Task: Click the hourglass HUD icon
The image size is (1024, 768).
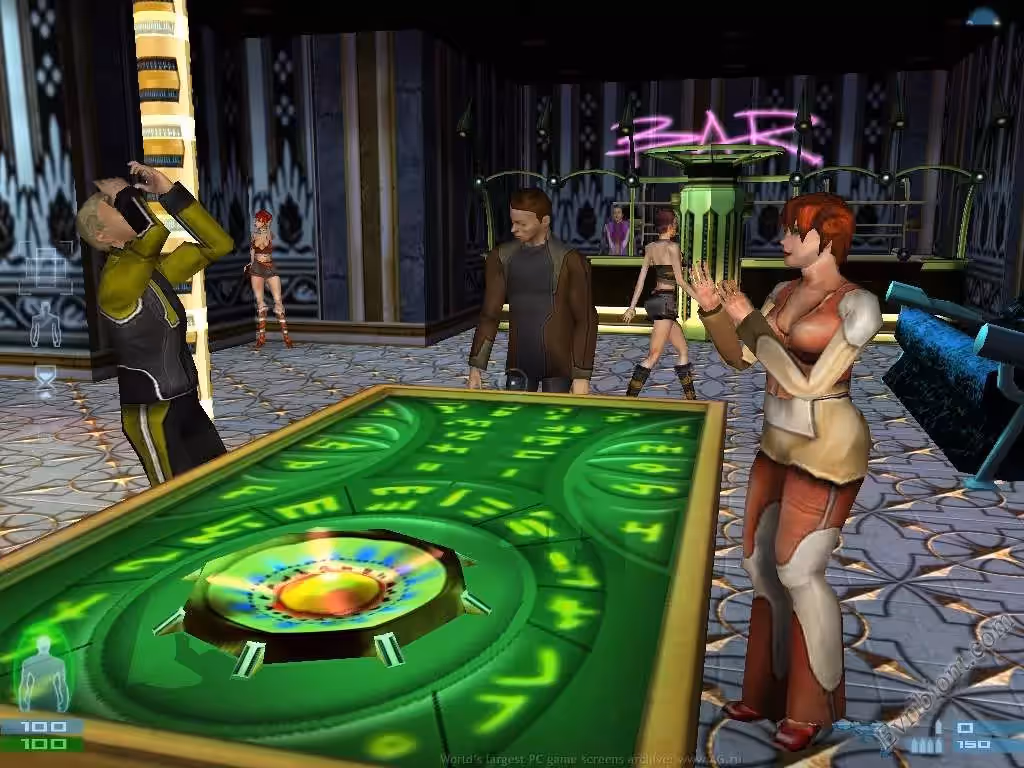Action: (46, 380)
